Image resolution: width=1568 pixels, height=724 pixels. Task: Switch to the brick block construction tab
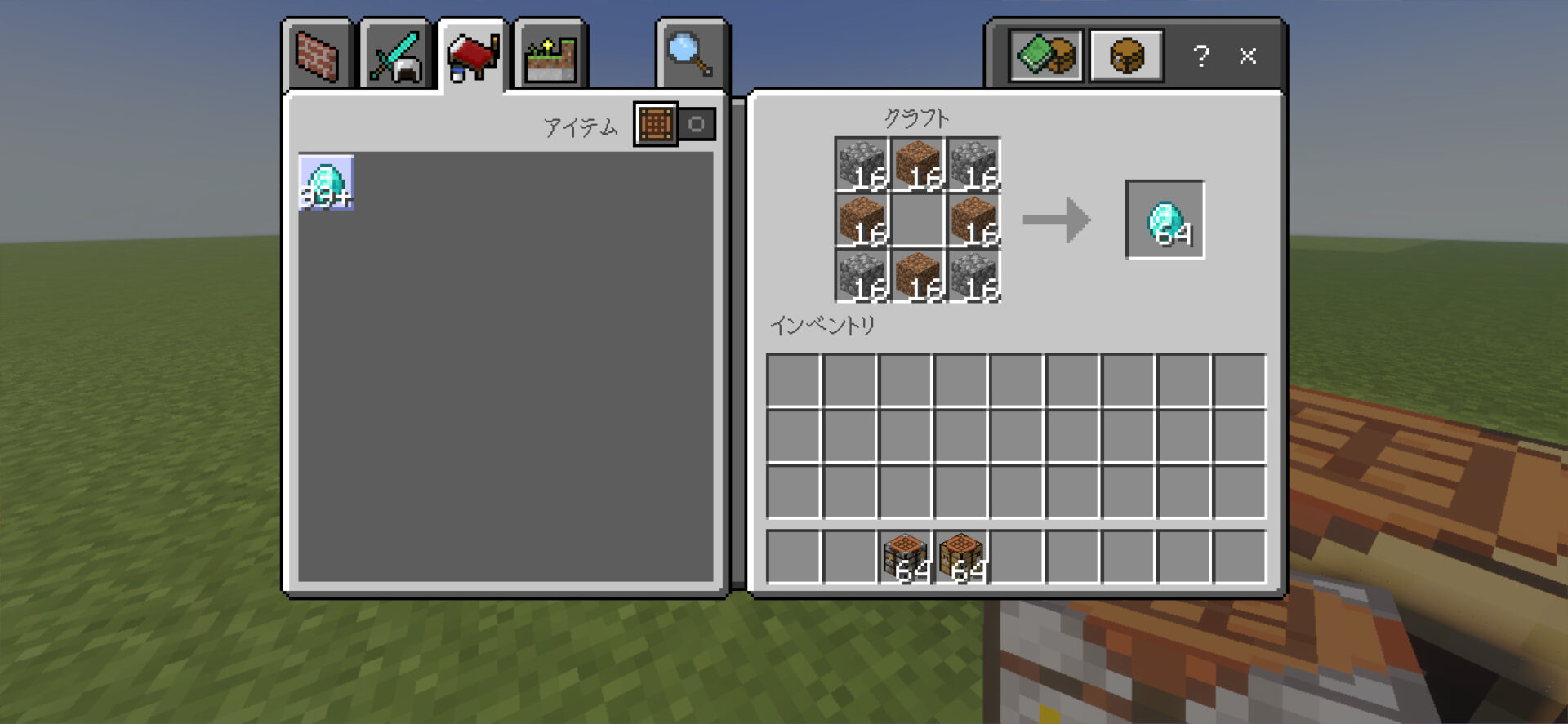317,56
